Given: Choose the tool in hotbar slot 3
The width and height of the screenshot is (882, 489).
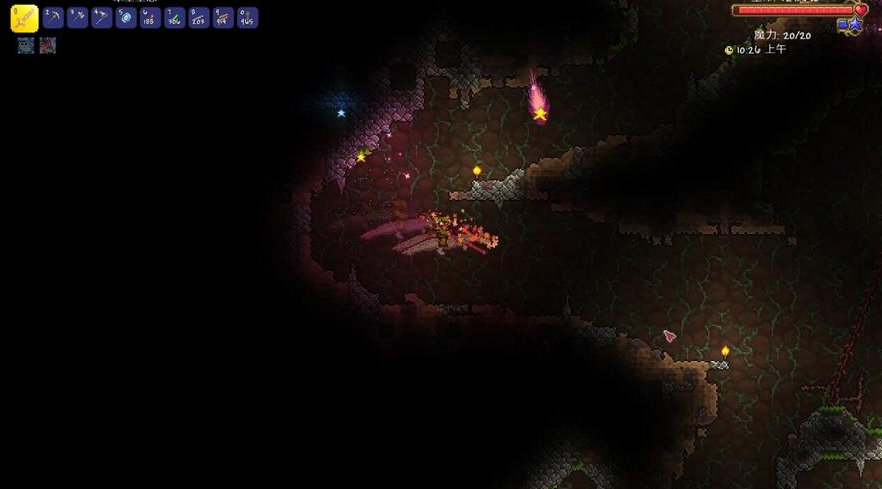Looking at the screenshot, I should coord(77,18).
